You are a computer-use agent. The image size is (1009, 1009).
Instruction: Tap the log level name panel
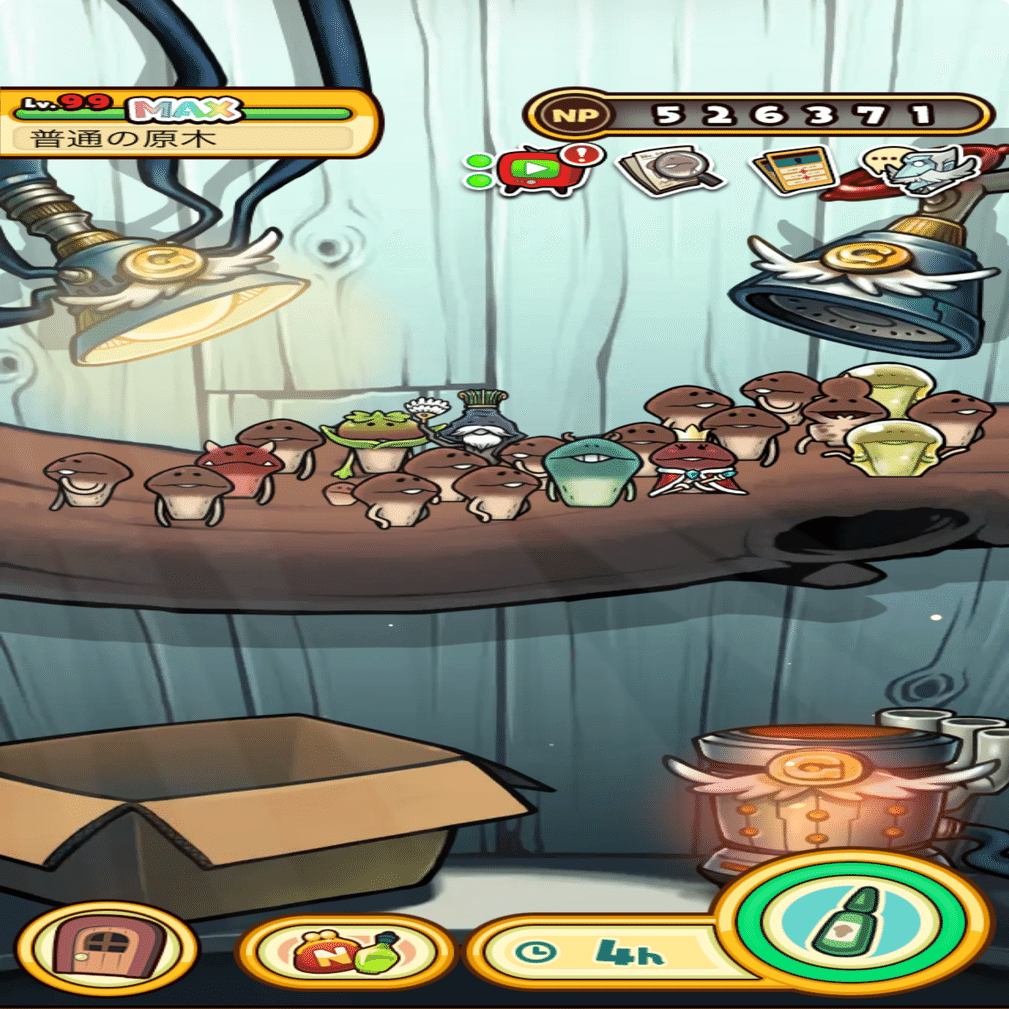point(187,123)
